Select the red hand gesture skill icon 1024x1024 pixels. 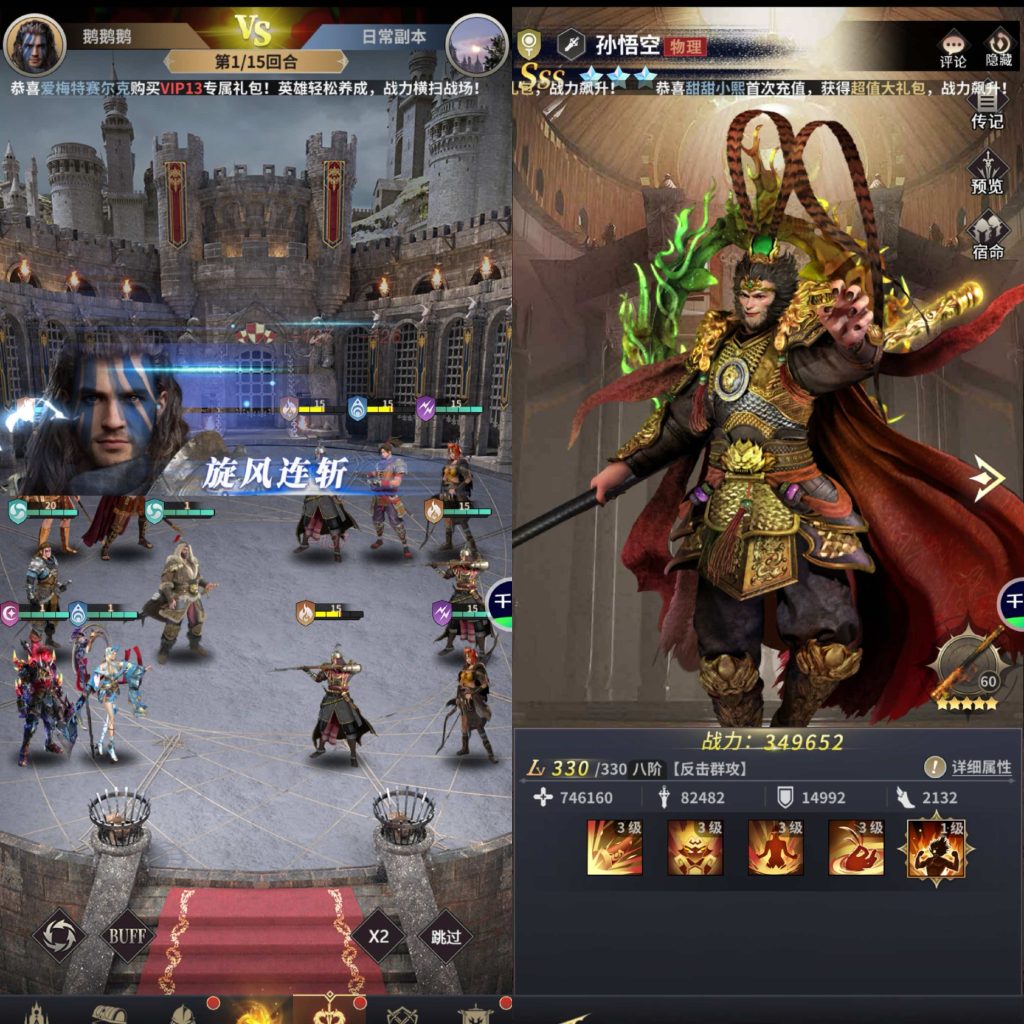pyautogui.click(x=855, y=848)
